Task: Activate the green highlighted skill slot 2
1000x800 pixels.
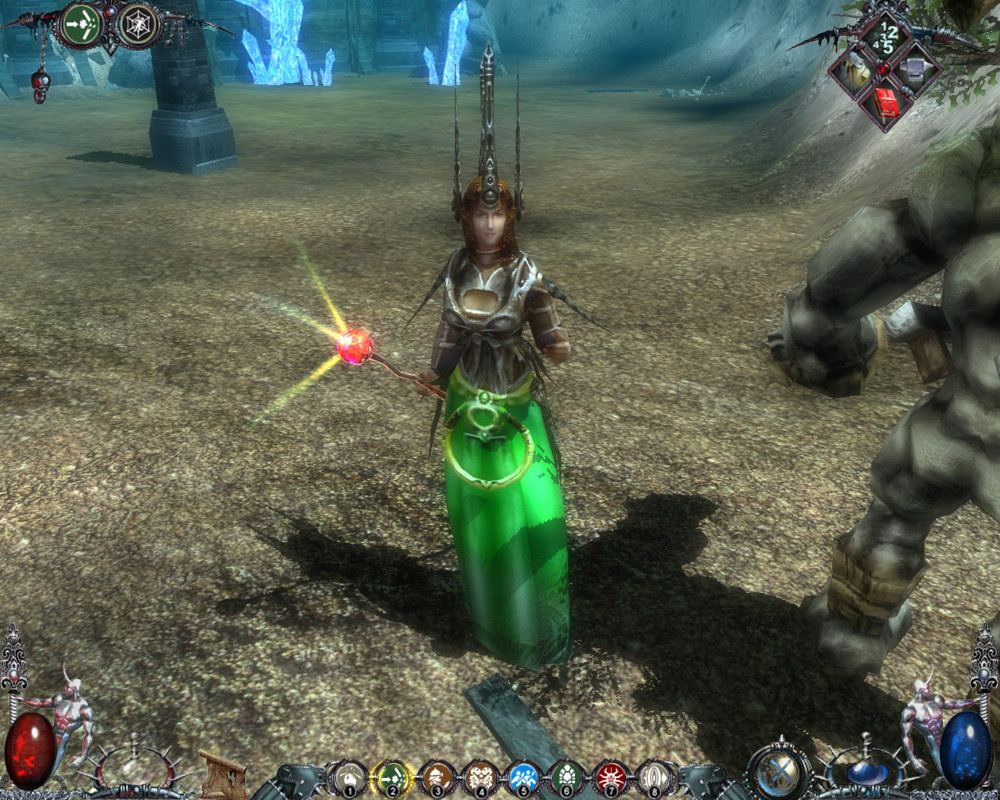Action: point(393,777)
